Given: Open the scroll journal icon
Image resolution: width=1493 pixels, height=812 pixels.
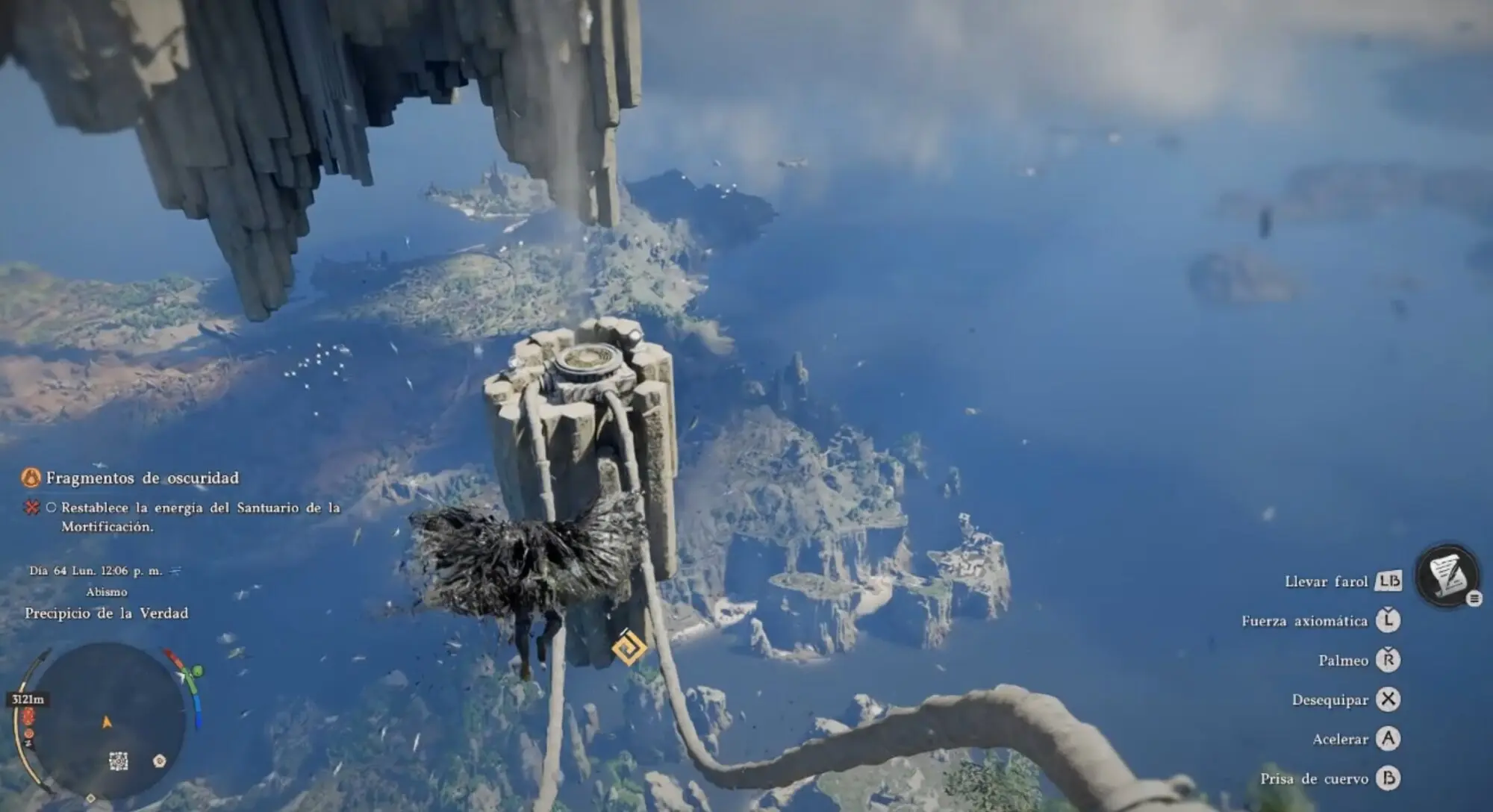Looking at the screenshot, I should coord(1447,575).
